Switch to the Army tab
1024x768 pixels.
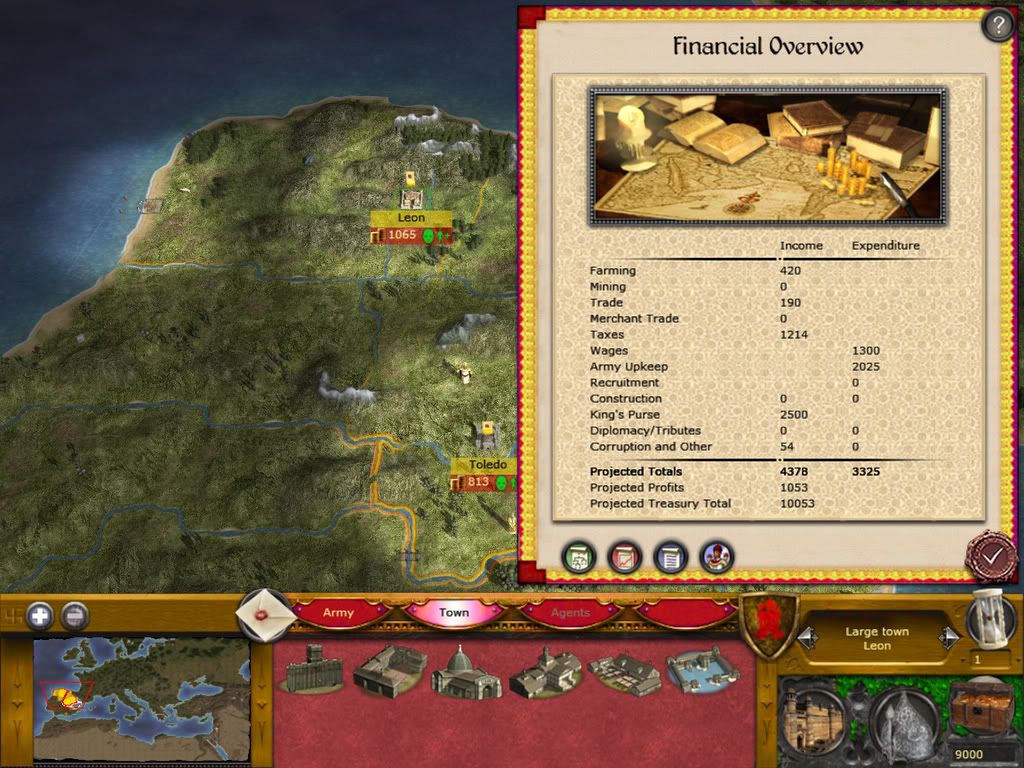click(338, 613)
